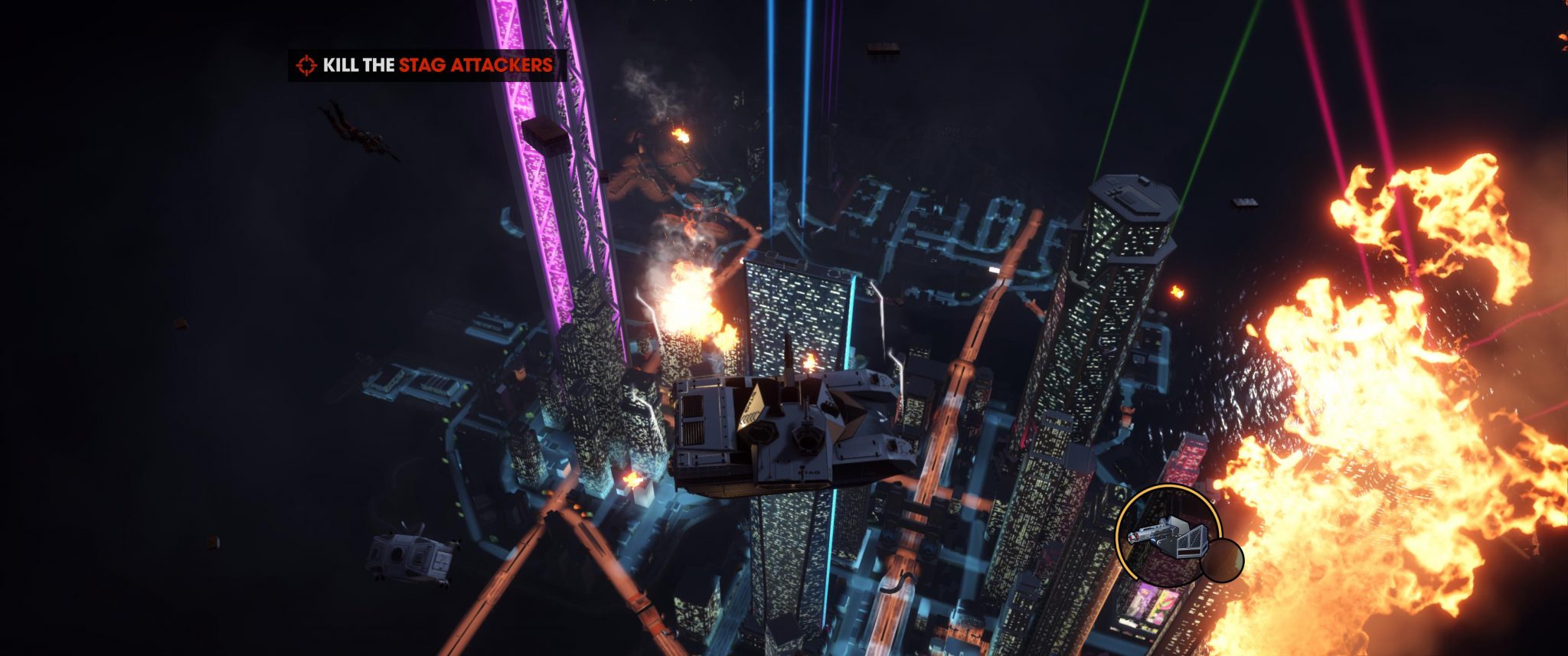
Task: Select the Kill the STAG Attackers objective
Action: coord(427,65)
